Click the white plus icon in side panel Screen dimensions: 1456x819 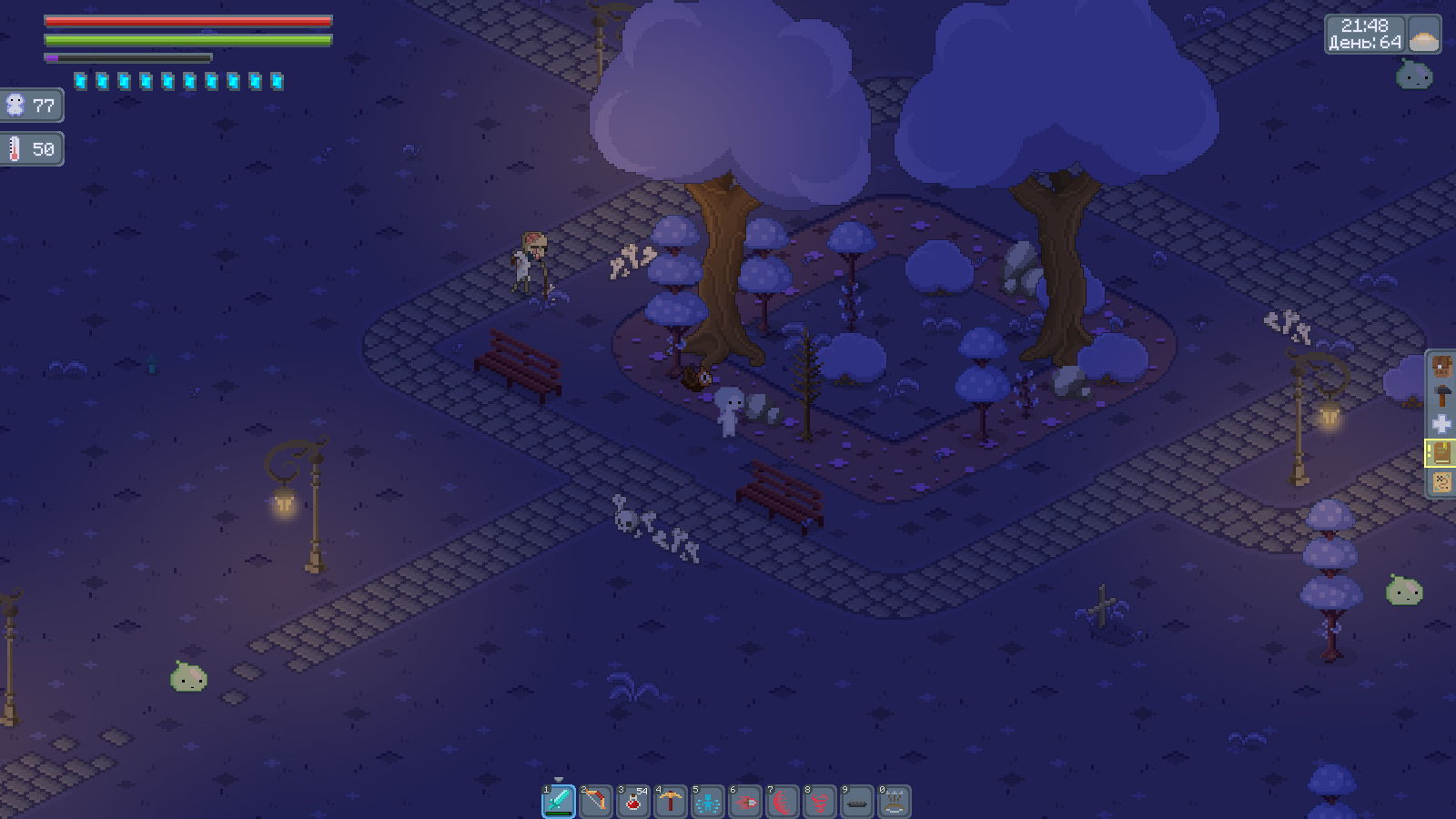[1441, 424]
